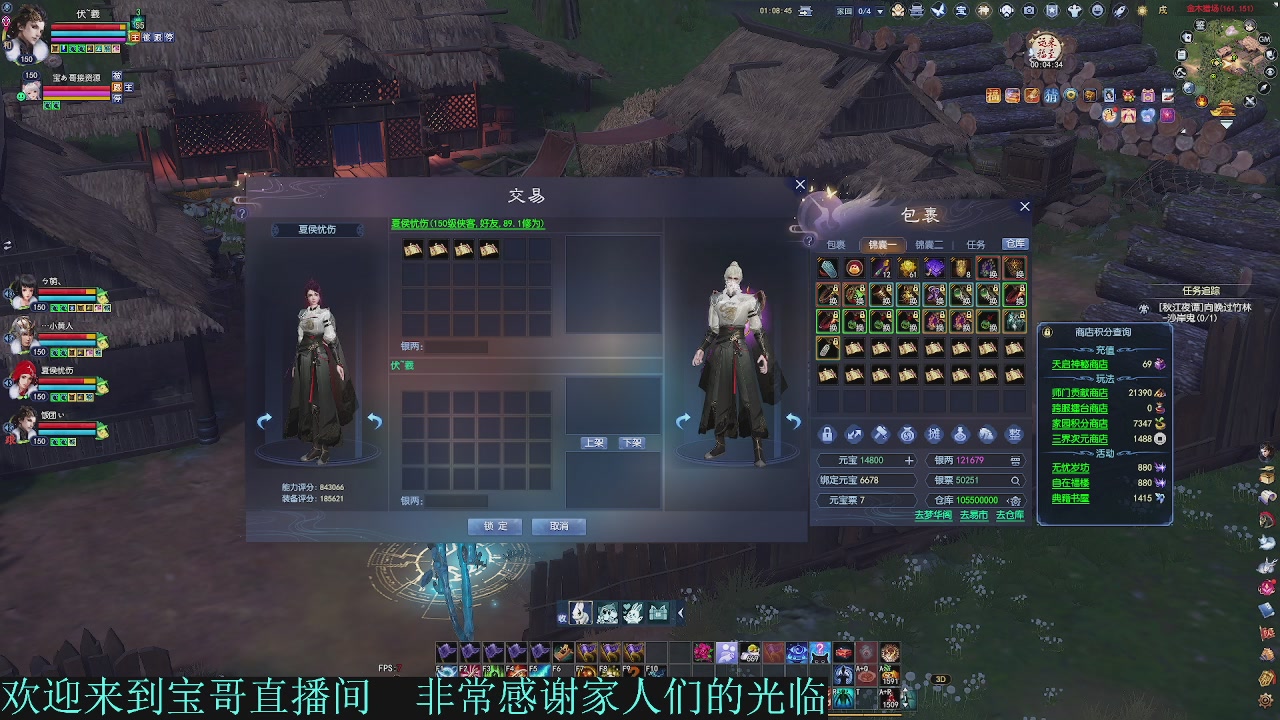Open 去梦华阁 link below currency fields
The height and width of the screenshot is (720, 1280).
click(933, 516)
